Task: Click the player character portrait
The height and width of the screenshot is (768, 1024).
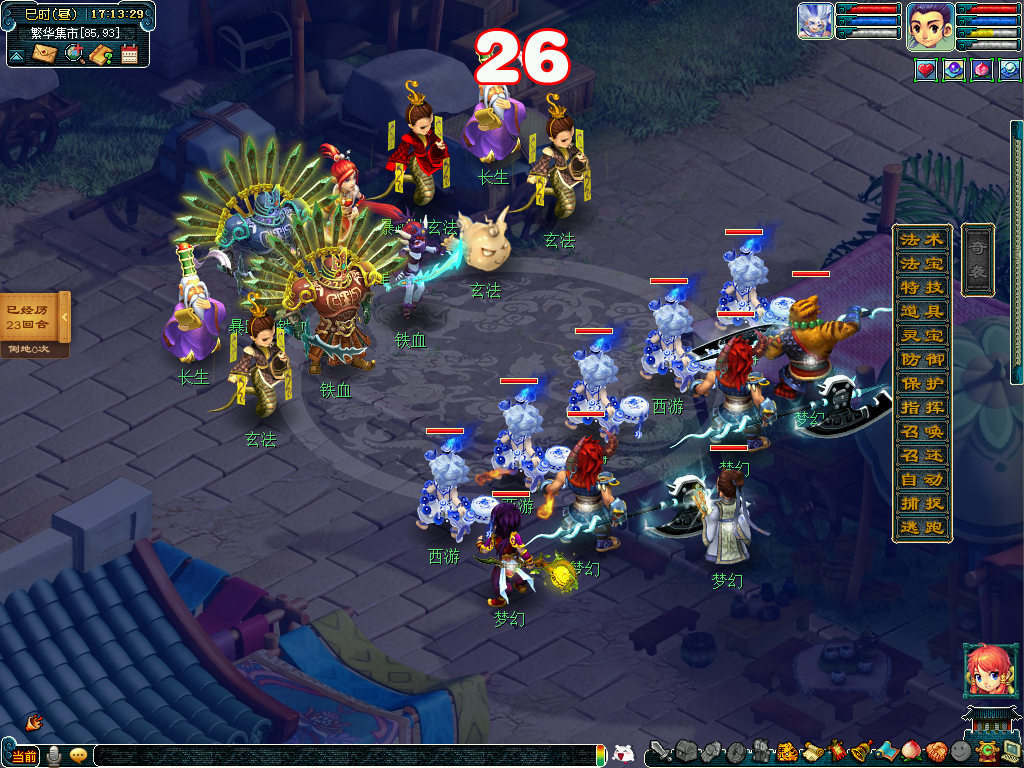Action: (929, 27)
